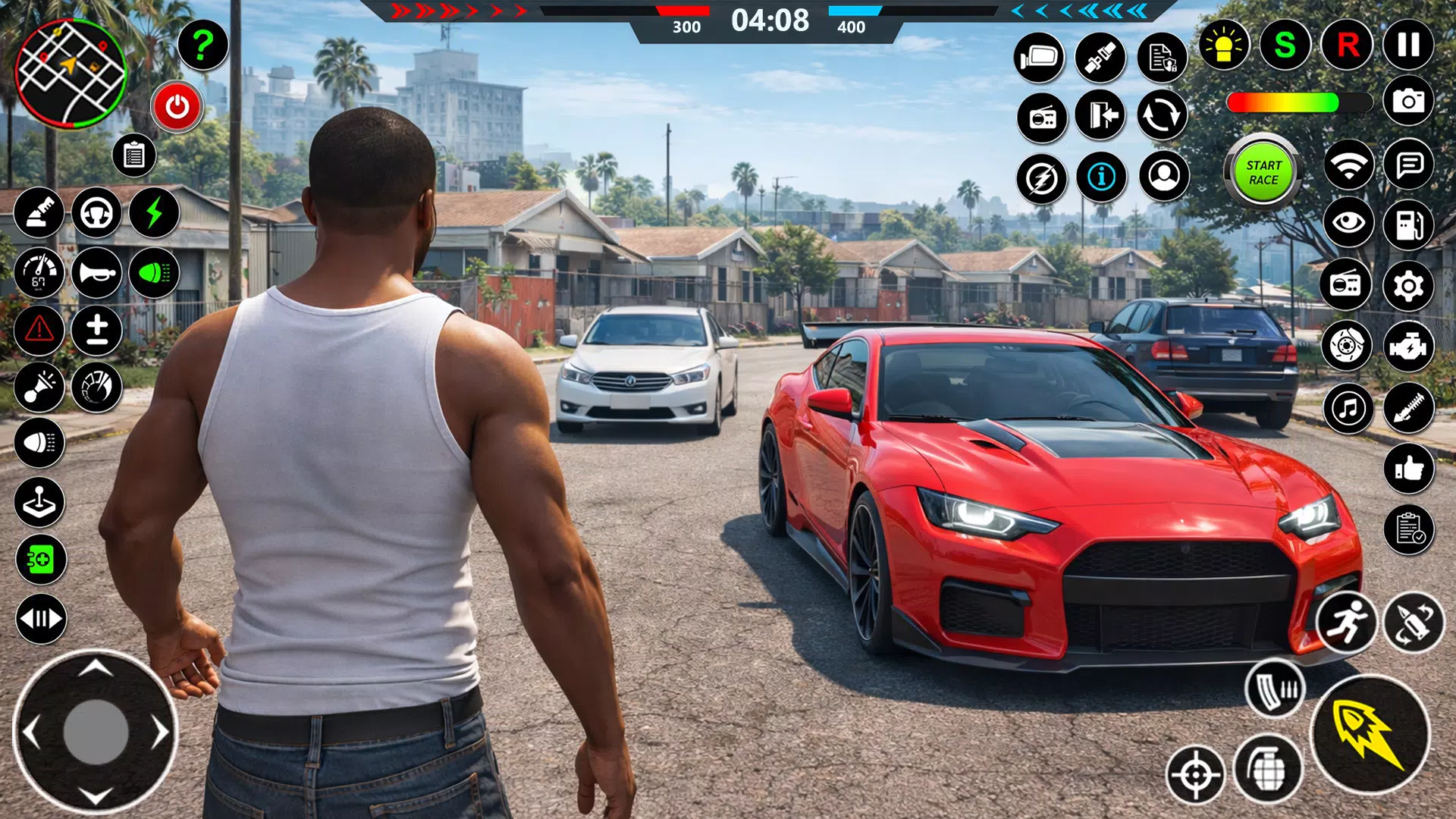Viewport: 1456px width, 819px height.
Task: Open the chat message bubble
Action: [1408, 164]
